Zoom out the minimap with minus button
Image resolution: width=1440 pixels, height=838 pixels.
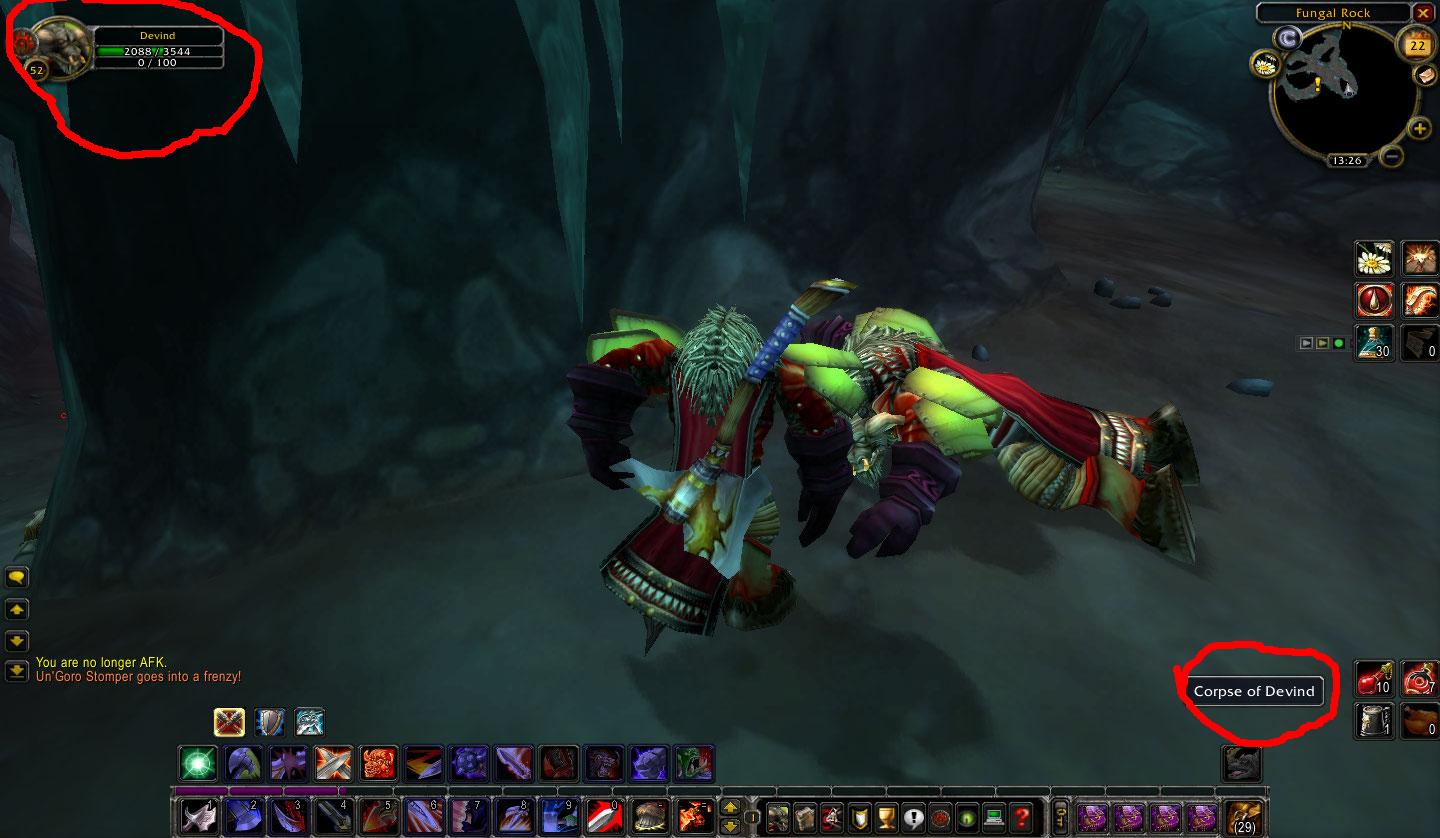1392,156
